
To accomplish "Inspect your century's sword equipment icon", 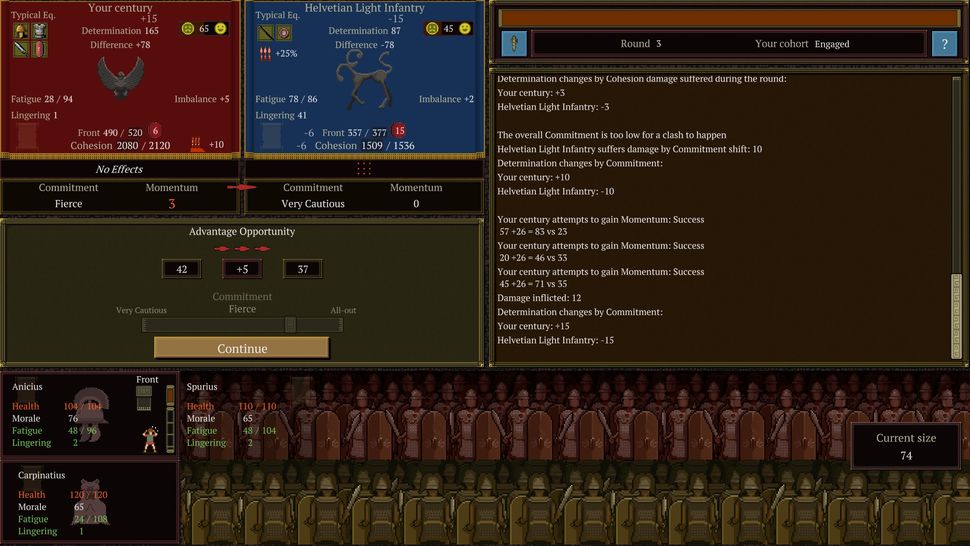I will coord(21,48).
